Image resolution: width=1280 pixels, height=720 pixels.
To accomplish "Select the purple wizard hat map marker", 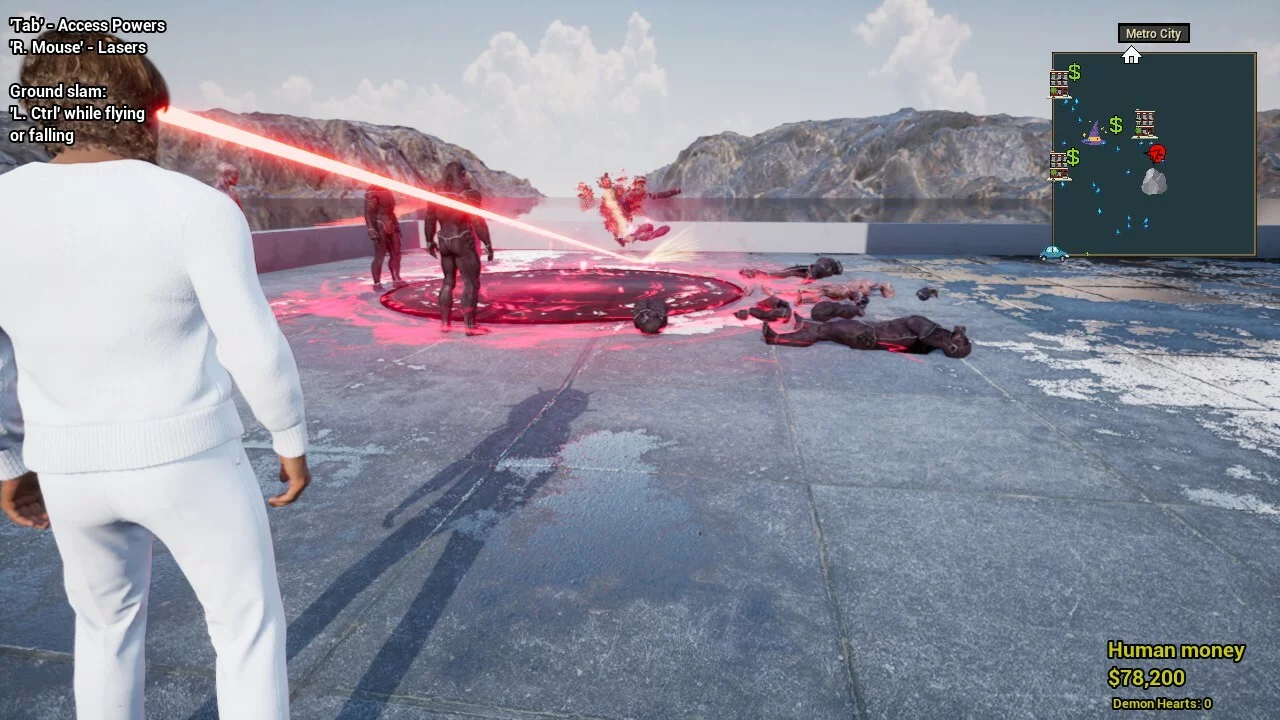I will click(x=1094, y=132).
